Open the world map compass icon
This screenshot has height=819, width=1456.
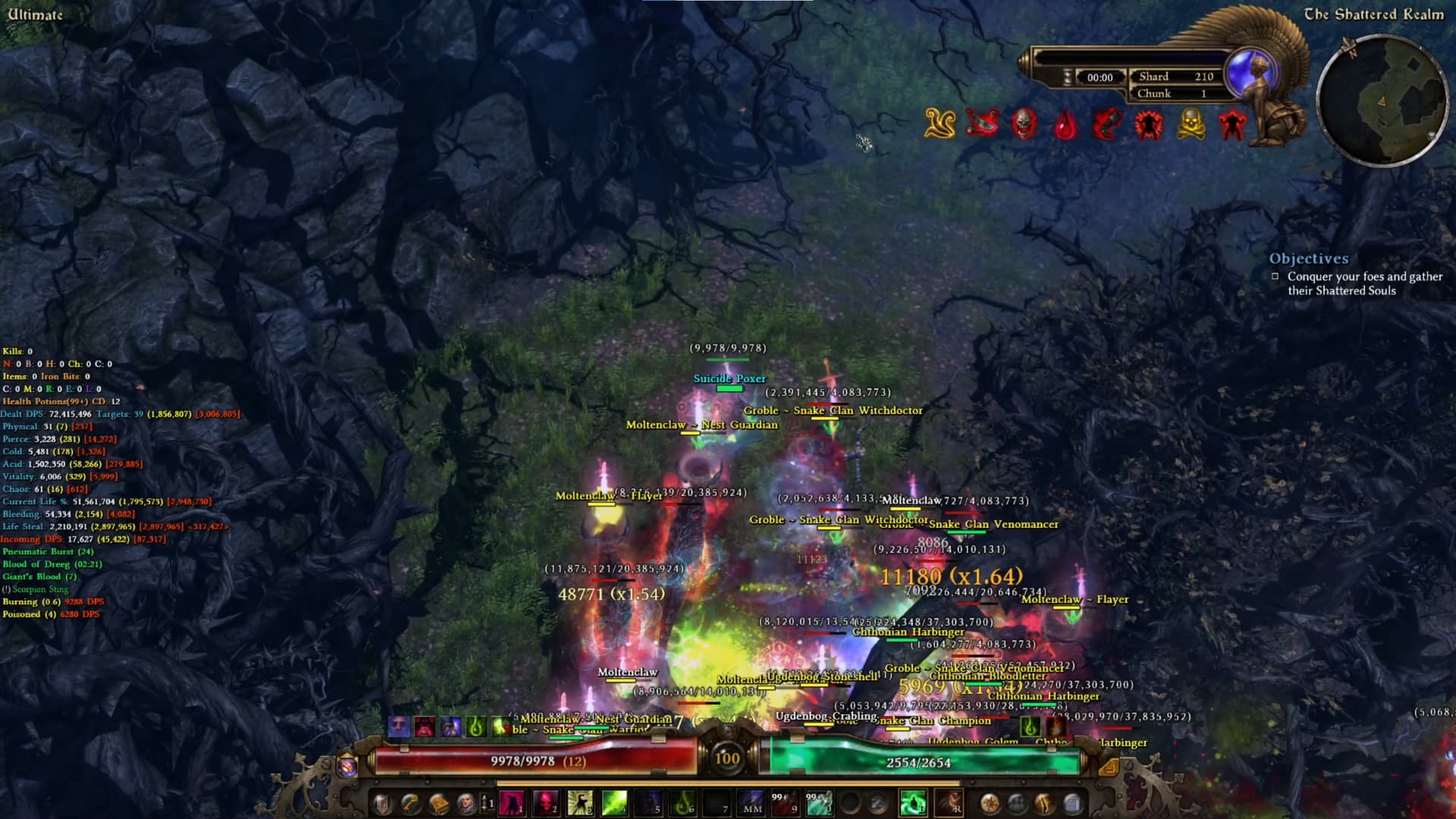click(x=990, y=802)
